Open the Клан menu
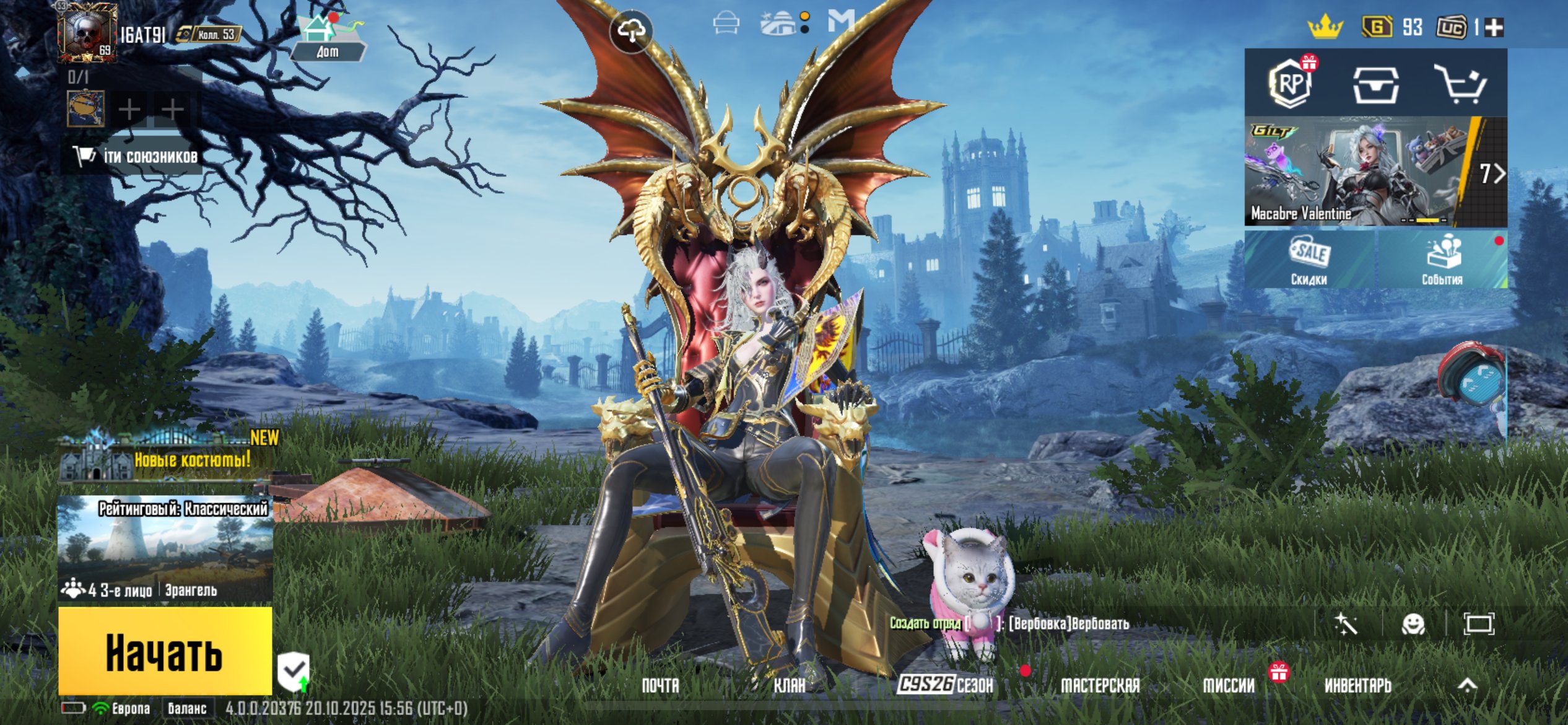This screenshot has height=725, width=1568. point(790,685)
